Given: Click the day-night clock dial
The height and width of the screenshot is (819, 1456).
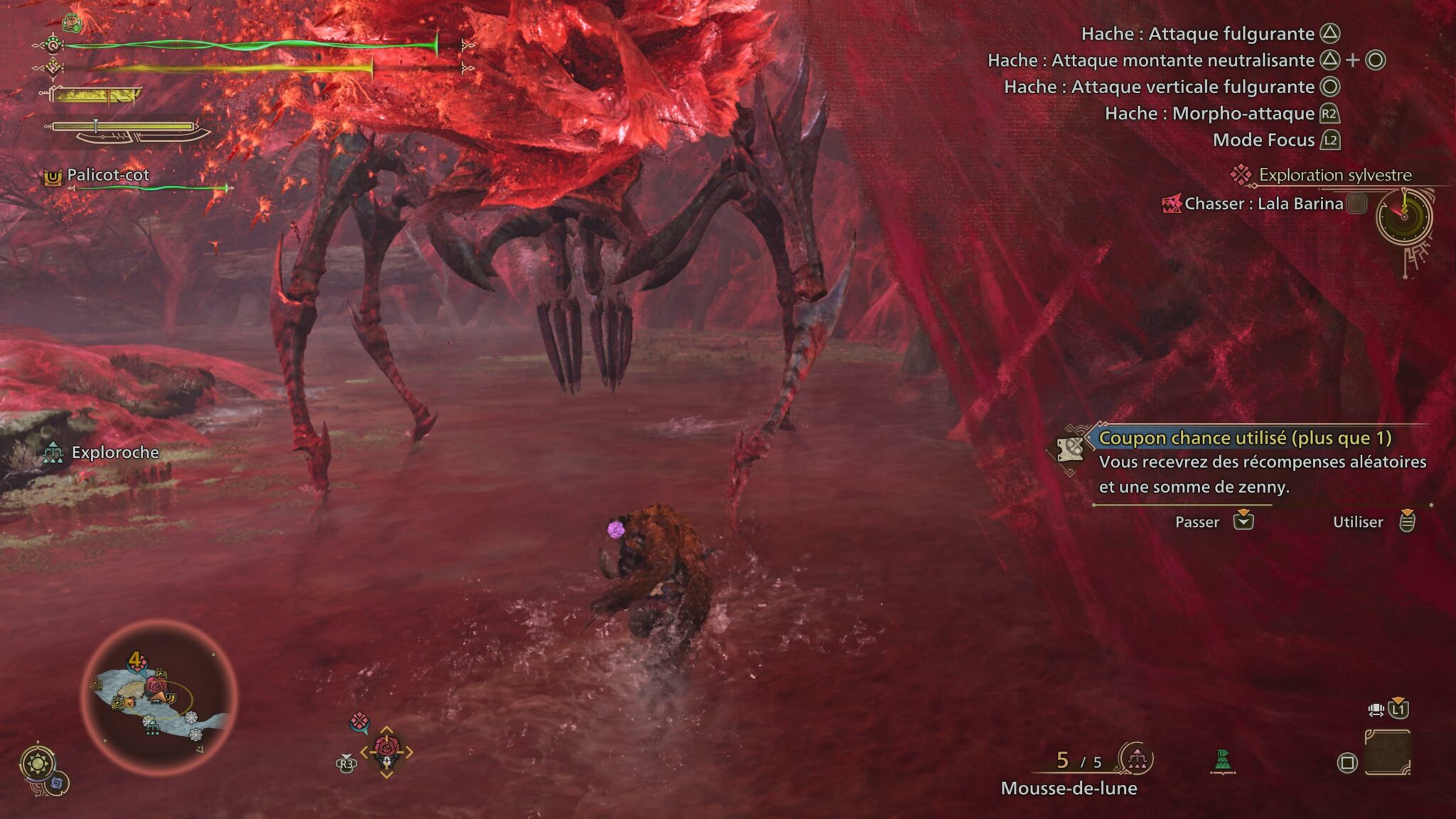Looking at the screenshot, I should pos(1404,217).
